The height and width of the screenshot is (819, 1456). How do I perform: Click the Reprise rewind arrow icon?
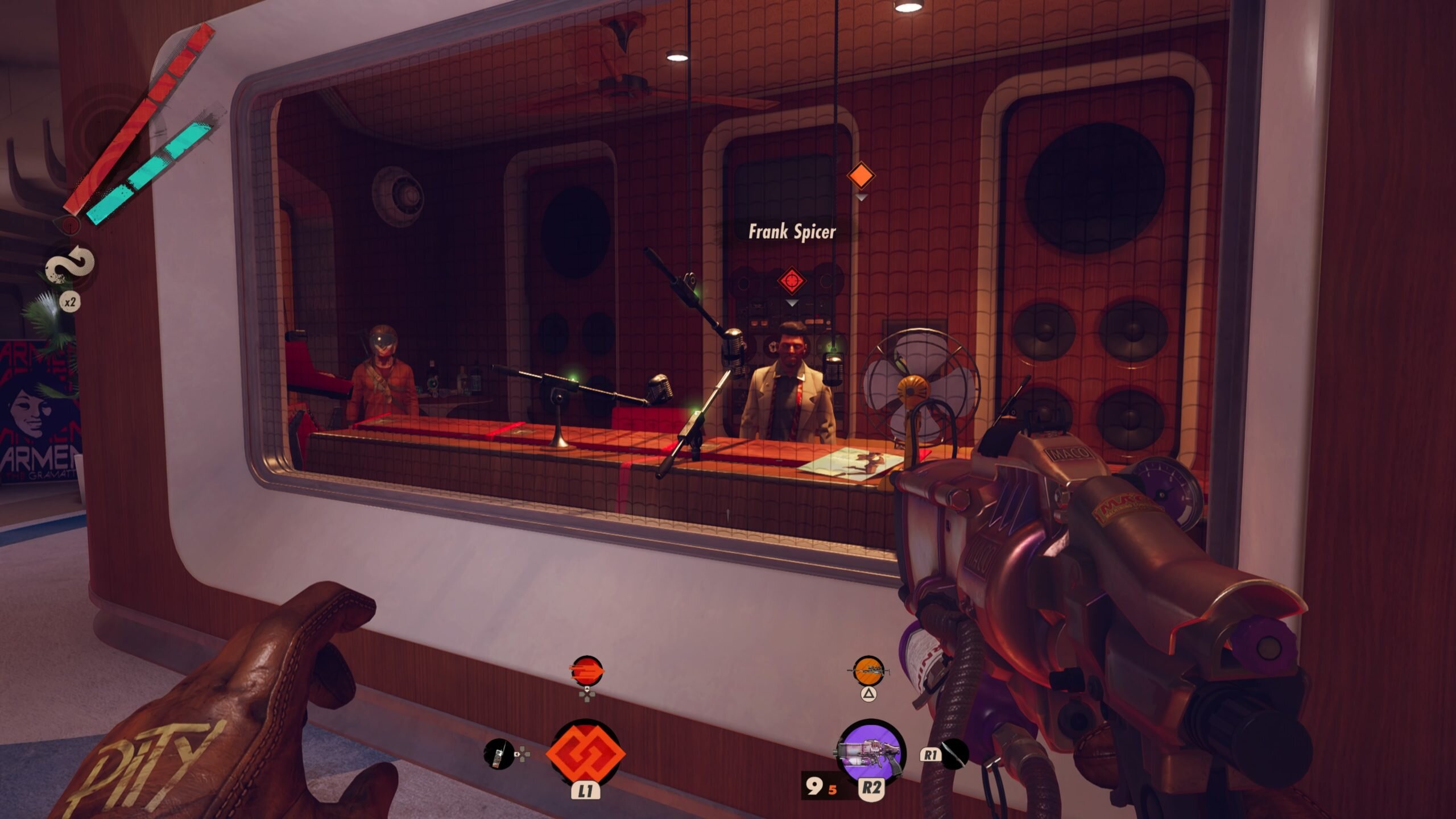pos(70,266)
